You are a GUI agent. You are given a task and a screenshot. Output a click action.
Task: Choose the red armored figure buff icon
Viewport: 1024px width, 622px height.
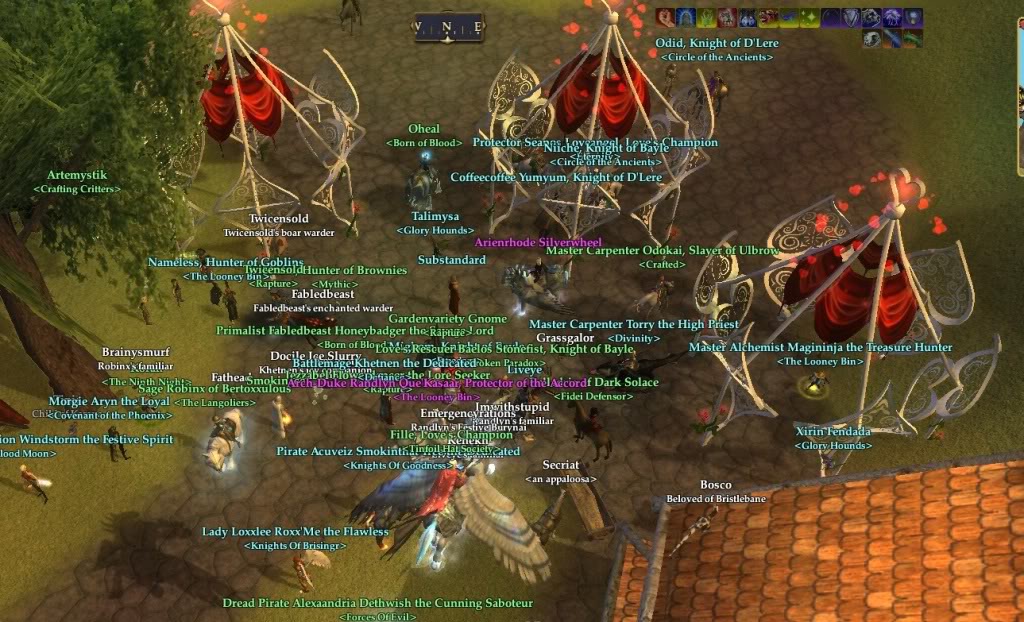[x=727, y=17]
